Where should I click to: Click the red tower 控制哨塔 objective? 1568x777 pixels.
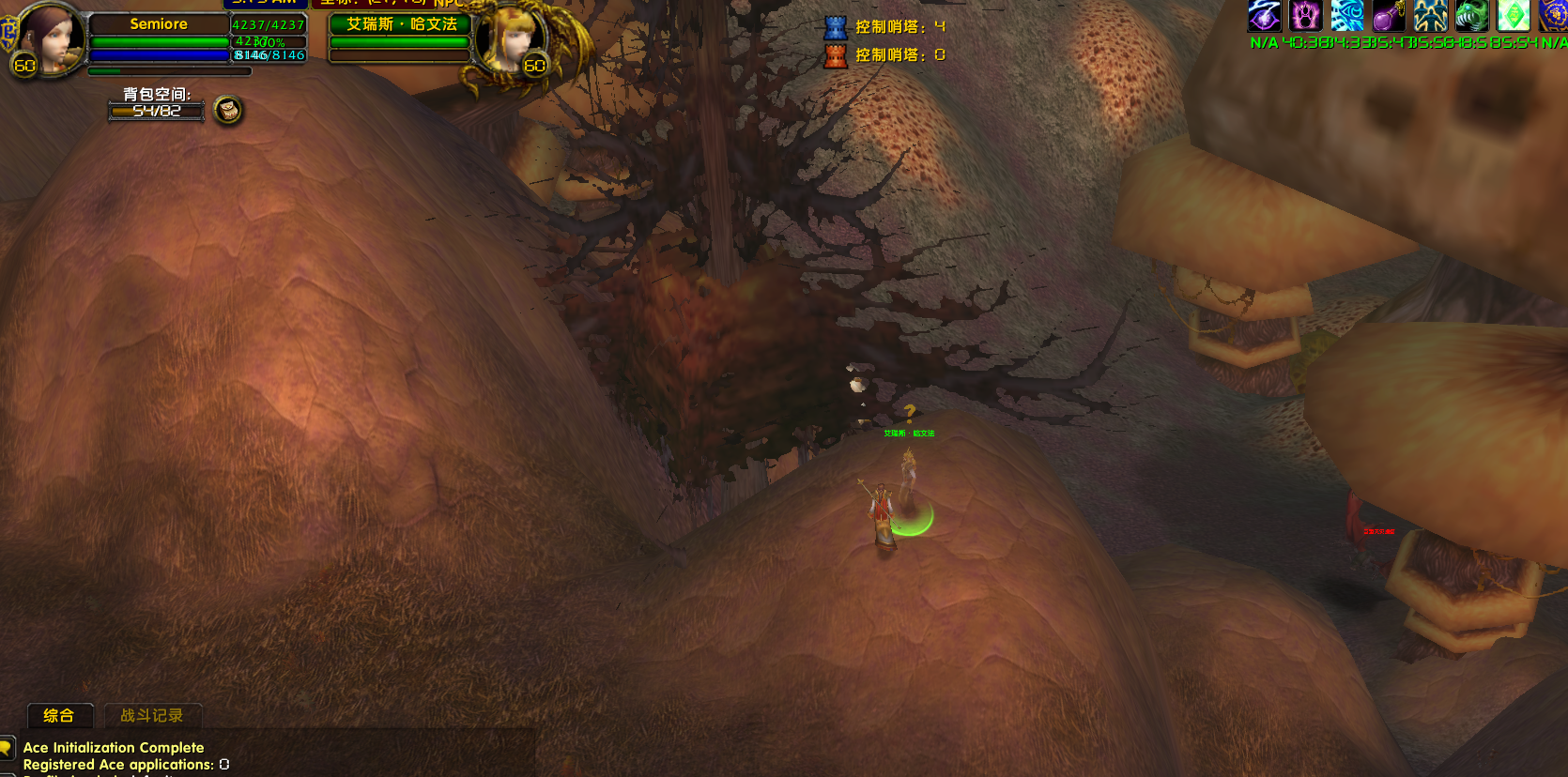[885, 55]
